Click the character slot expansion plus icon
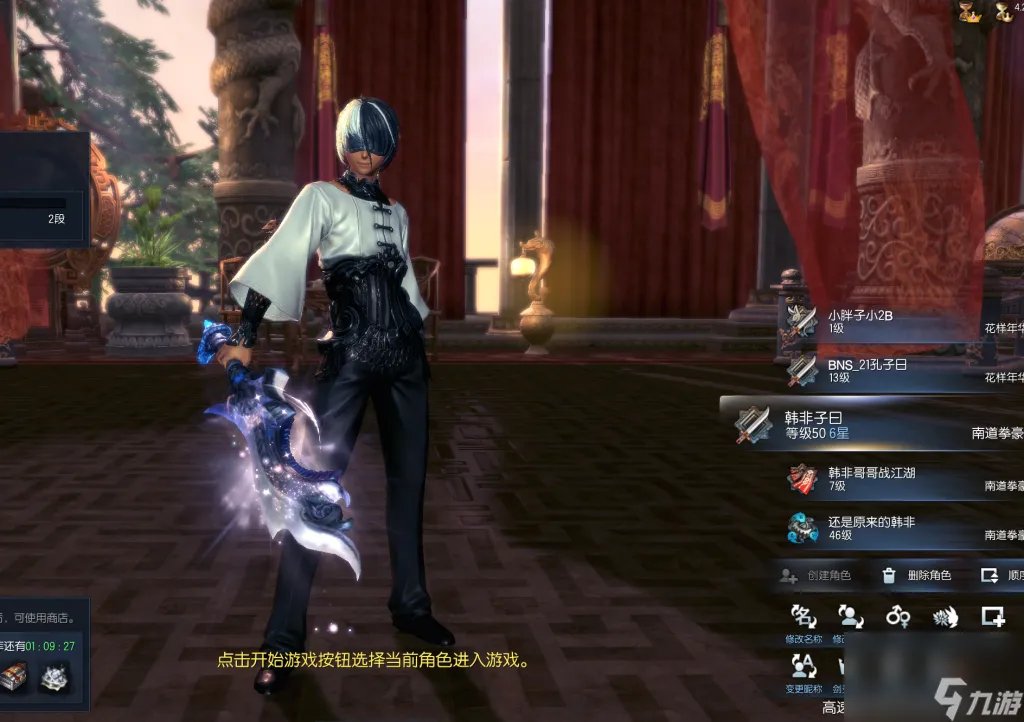Screen dimensions: 1024x722 [x=992, y=616]
